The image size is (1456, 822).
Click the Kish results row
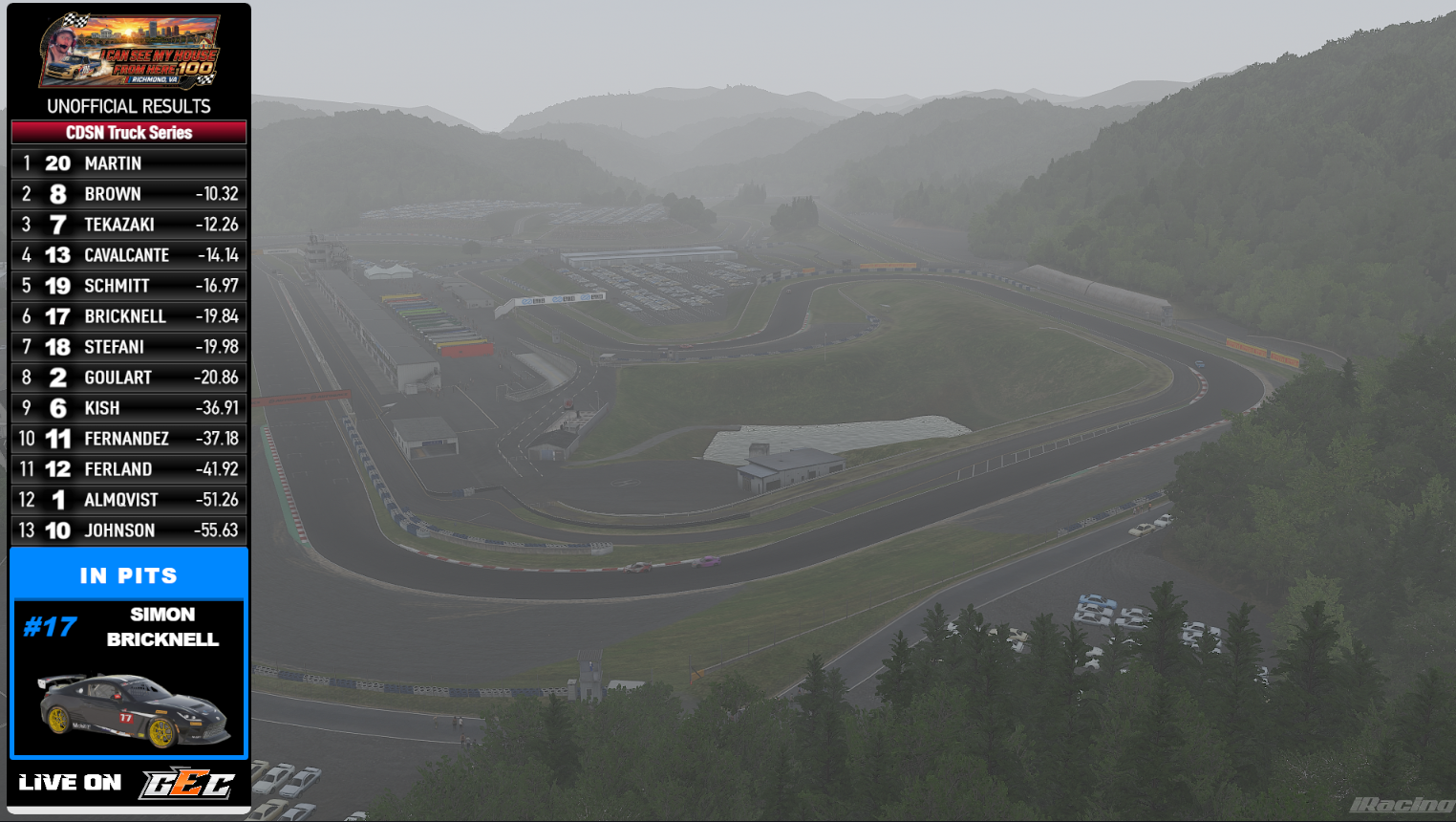(129, 408)
